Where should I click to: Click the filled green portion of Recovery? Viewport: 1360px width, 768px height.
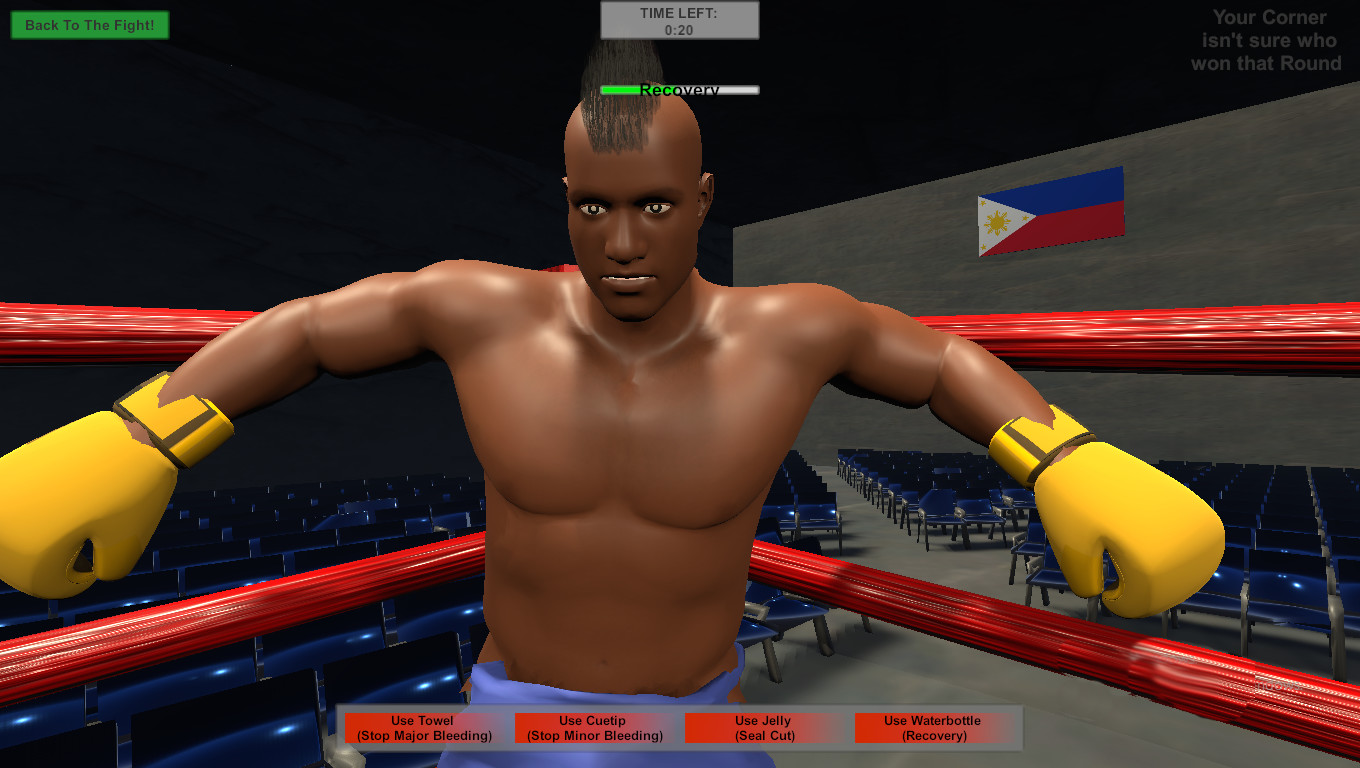pyautogui.click(x=618, y=89)
